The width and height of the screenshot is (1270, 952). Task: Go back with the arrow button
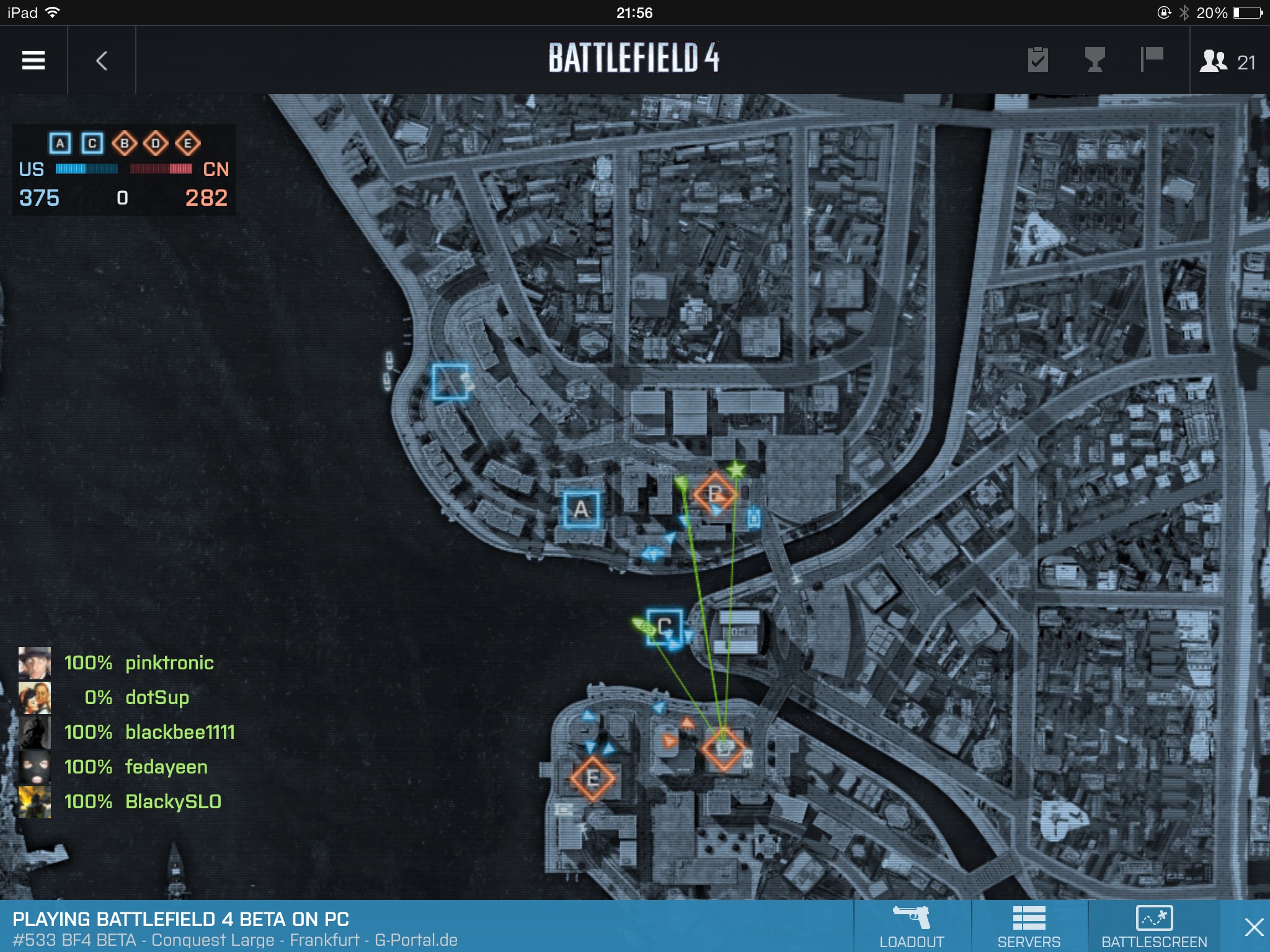(102, 60)
